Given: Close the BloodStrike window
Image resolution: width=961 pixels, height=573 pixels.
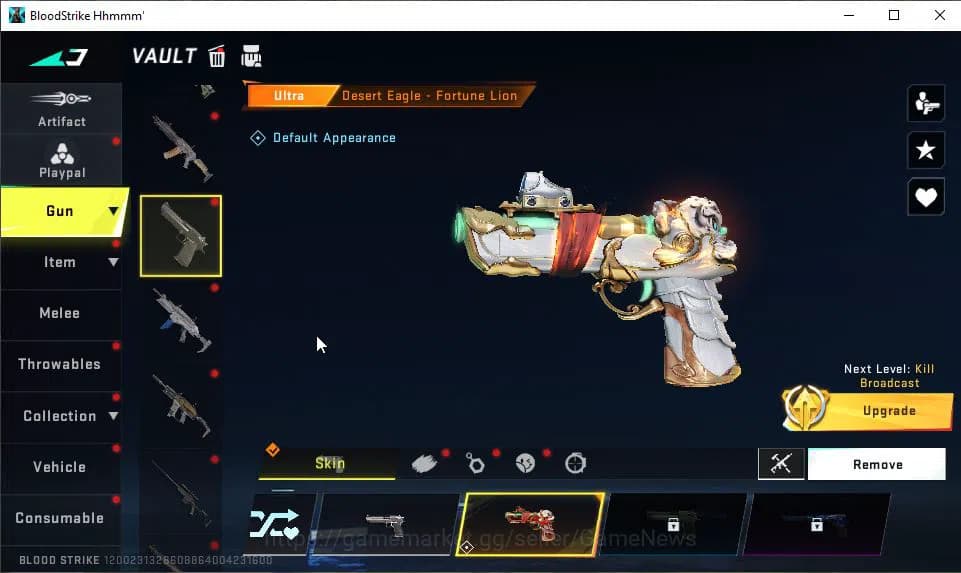Looking at the screenshot, I should (938, 15).
